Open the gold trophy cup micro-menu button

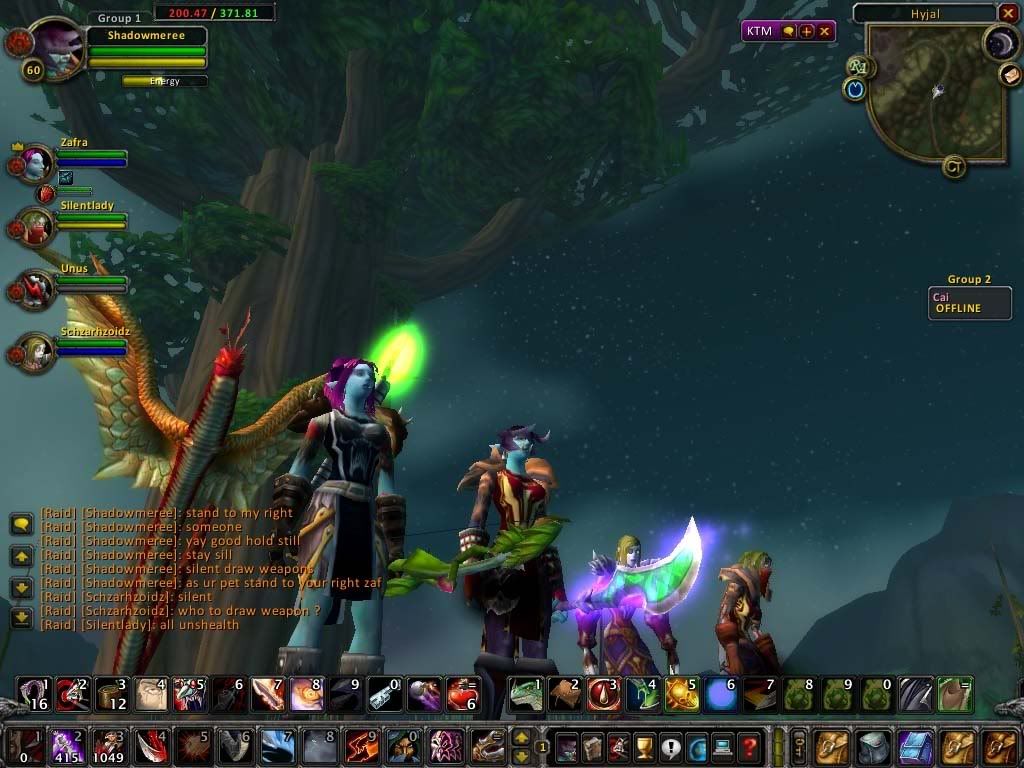point(644,746)
